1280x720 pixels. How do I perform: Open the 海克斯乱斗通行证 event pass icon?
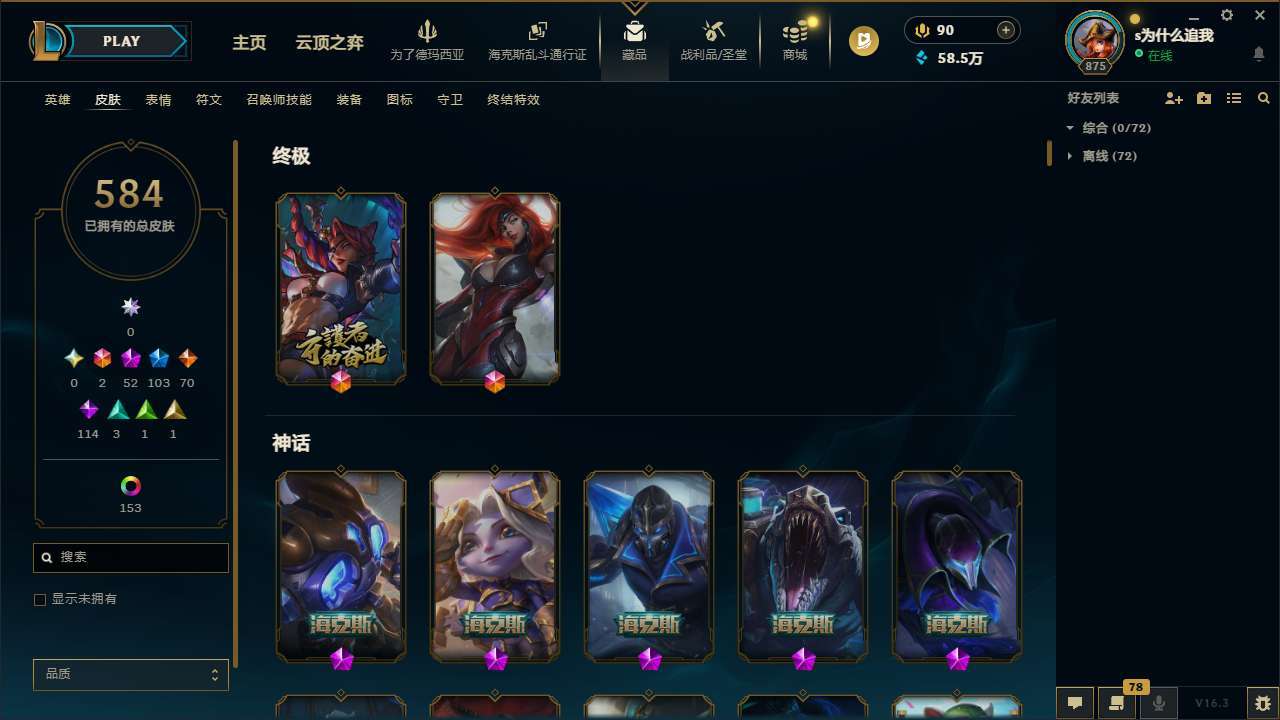(537, 31)
